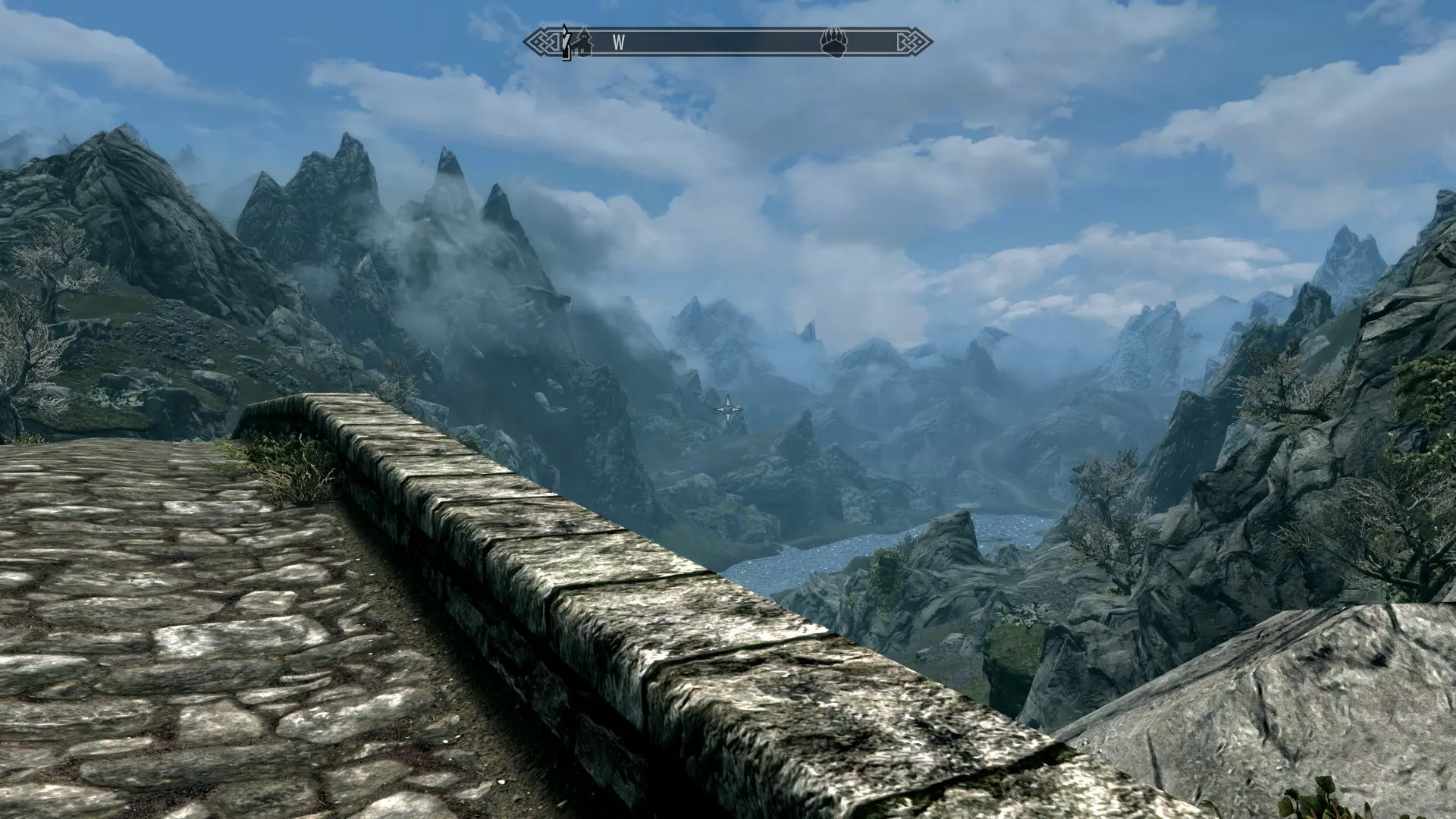Click the quest arrow marker on the compass

[566, 42]
